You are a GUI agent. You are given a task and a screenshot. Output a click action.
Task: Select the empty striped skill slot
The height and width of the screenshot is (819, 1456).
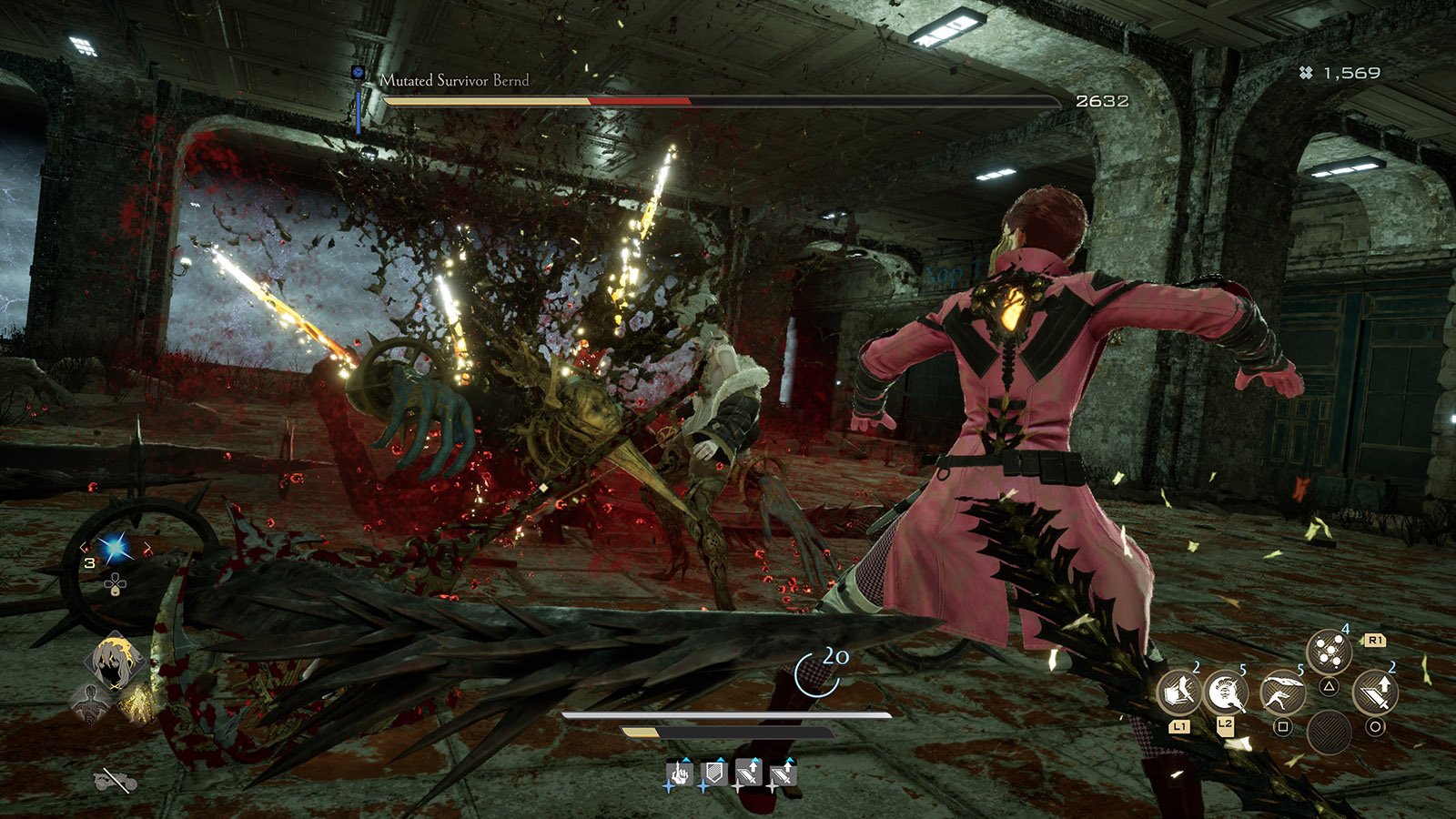[1329, 732]
